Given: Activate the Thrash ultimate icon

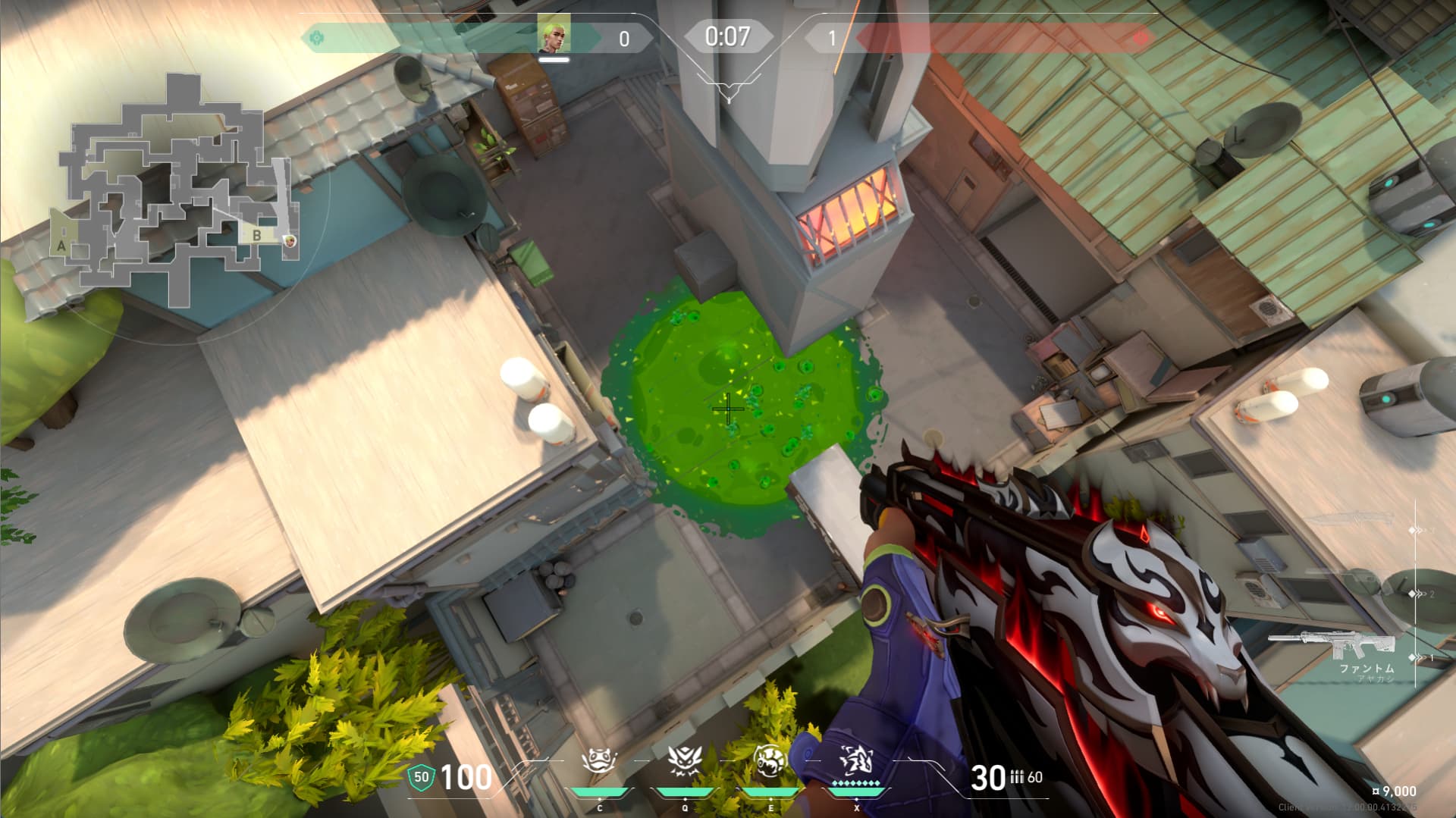Looking at the screenshot, I should click(x=856, y=762).
